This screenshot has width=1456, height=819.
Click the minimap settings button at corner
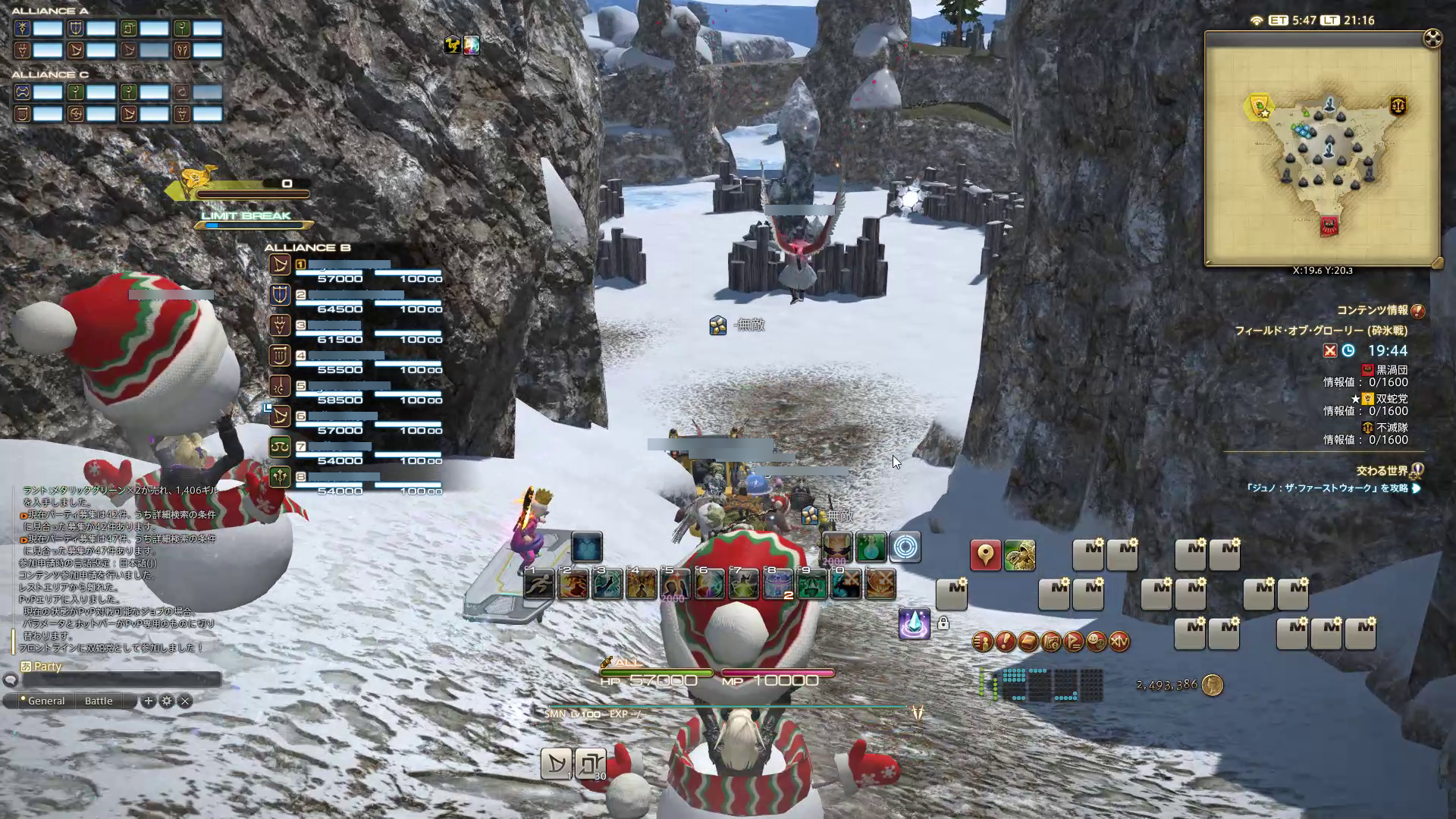1432,39
